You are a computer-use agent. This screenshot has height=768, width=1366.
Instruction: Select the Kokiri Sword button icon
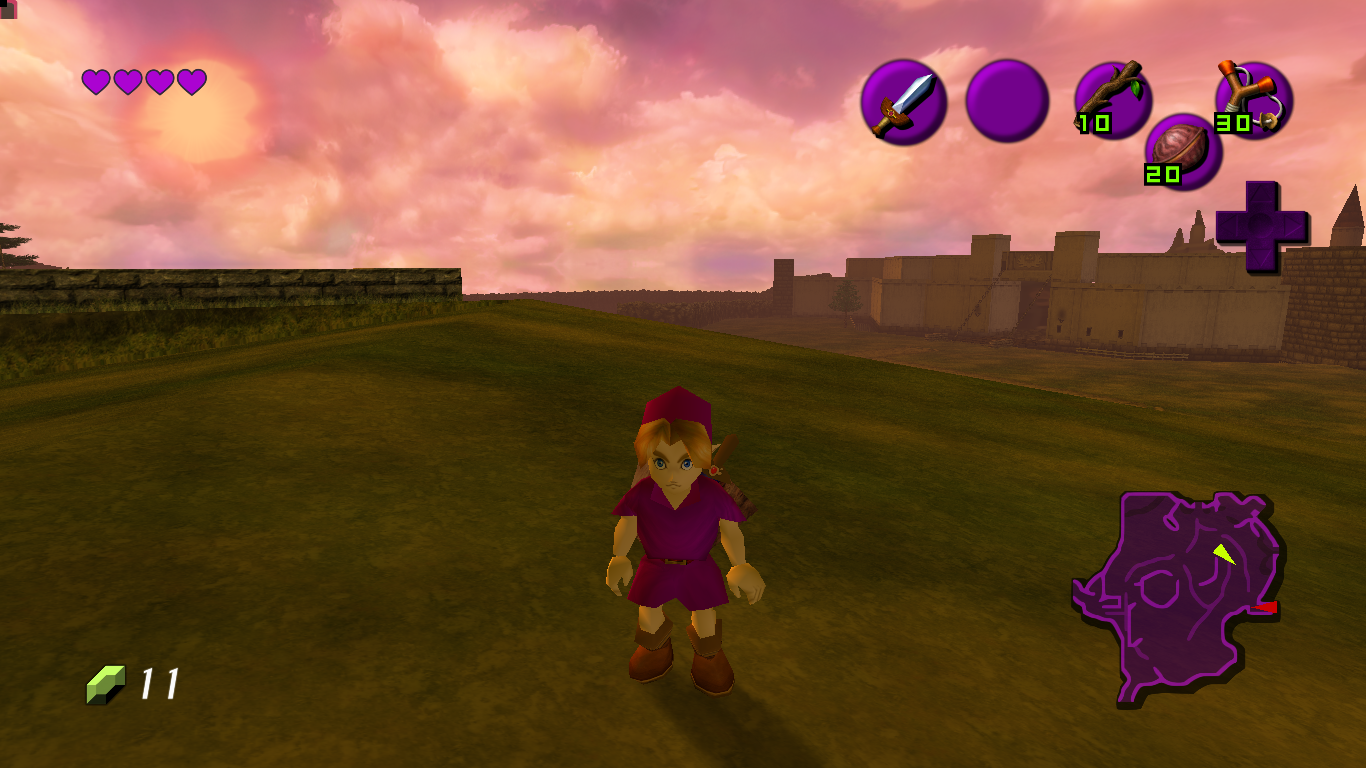[903, 102]
